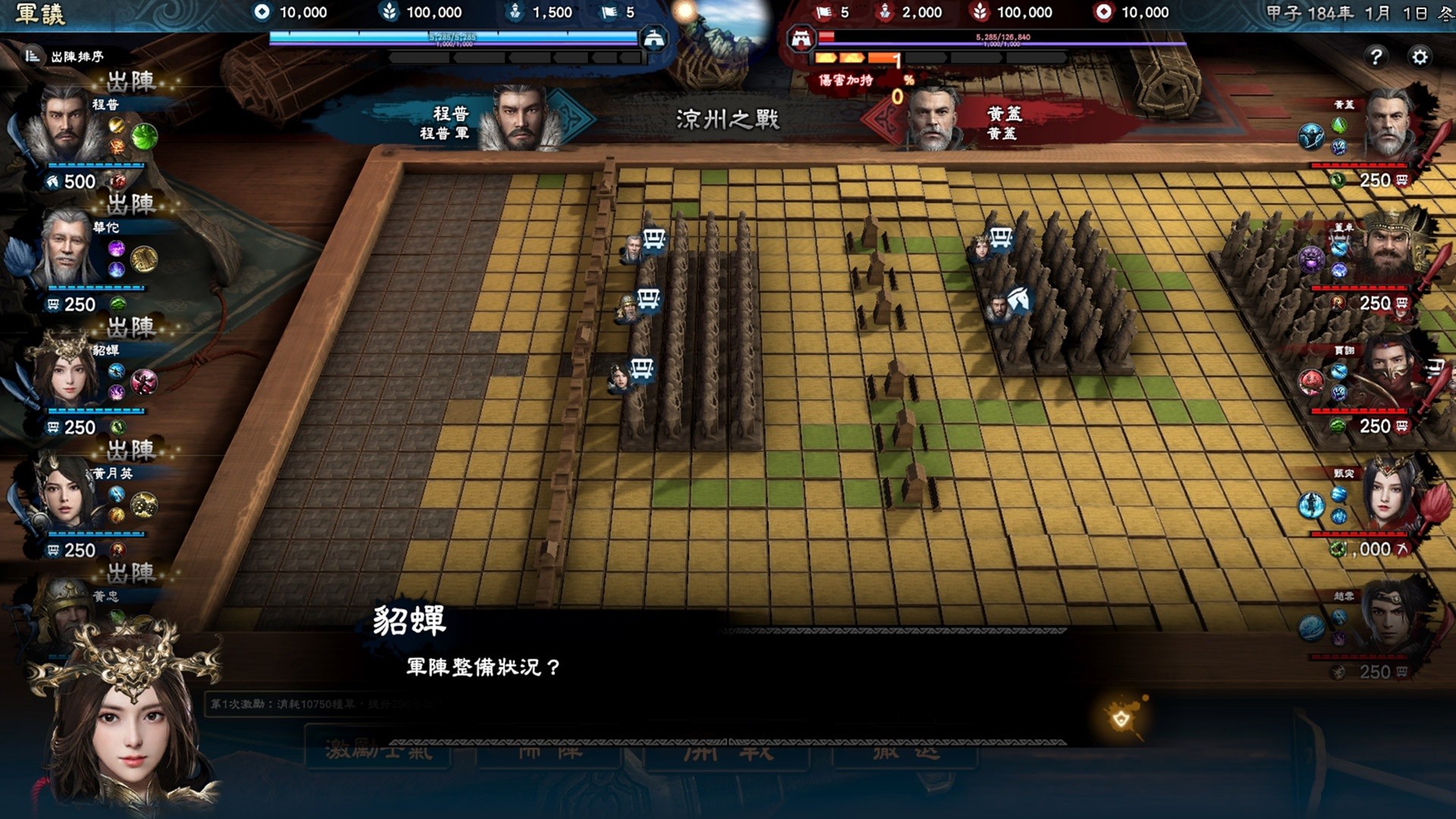1456x819 pixels.
Task: Click the allied 5,285/5,285 health bar
Action: click(x=455, y=35)
